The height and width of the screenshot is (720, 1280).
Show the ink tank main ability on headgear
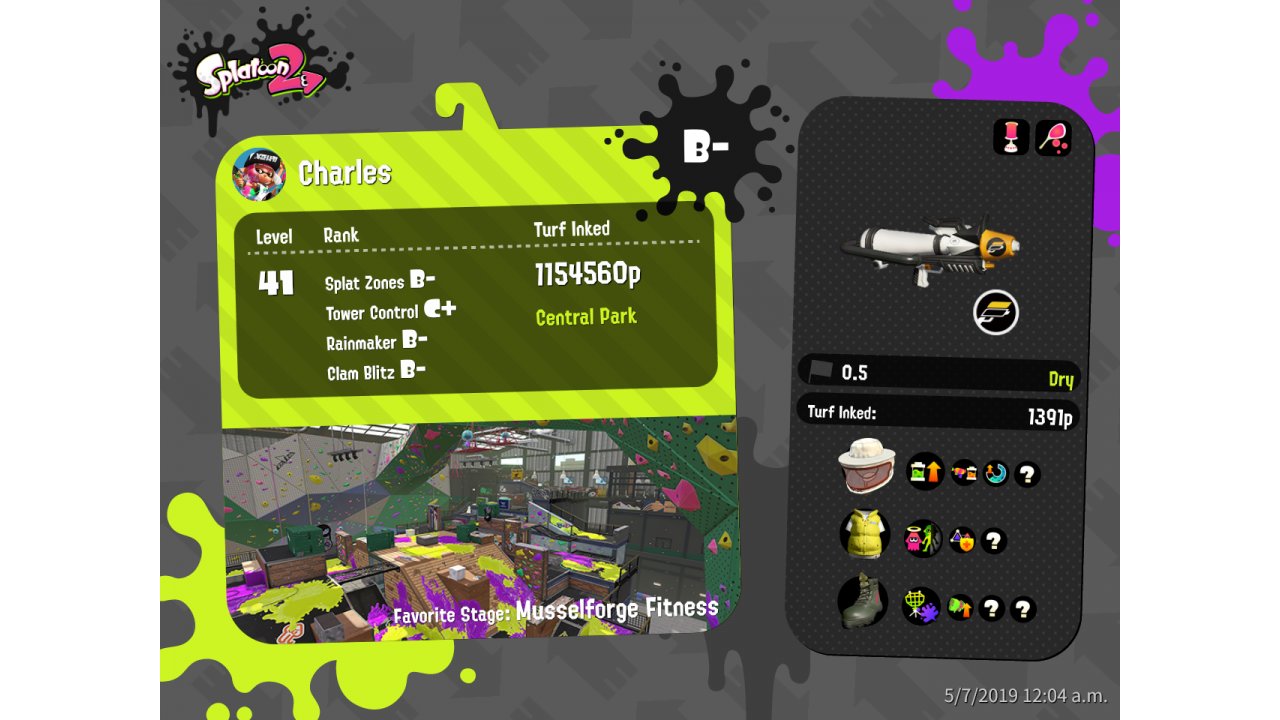[x=925, y=470]
